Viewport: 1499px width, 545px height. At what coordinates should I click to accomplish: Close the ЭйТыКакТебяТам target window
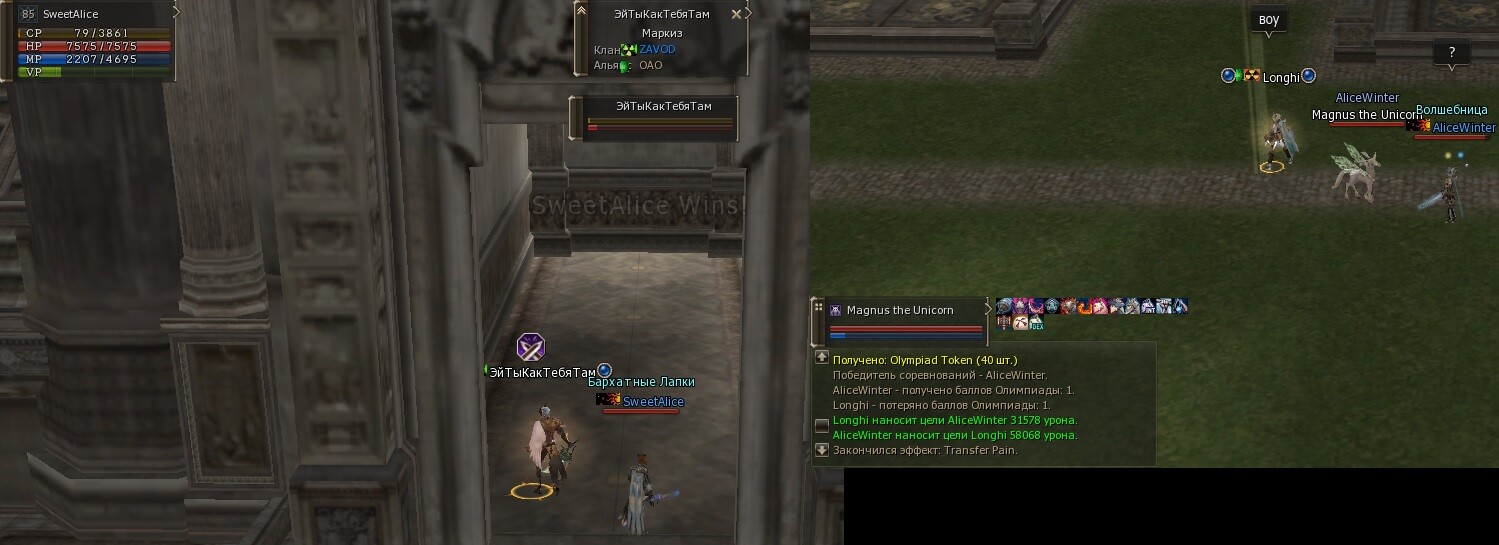coord(737,14)
